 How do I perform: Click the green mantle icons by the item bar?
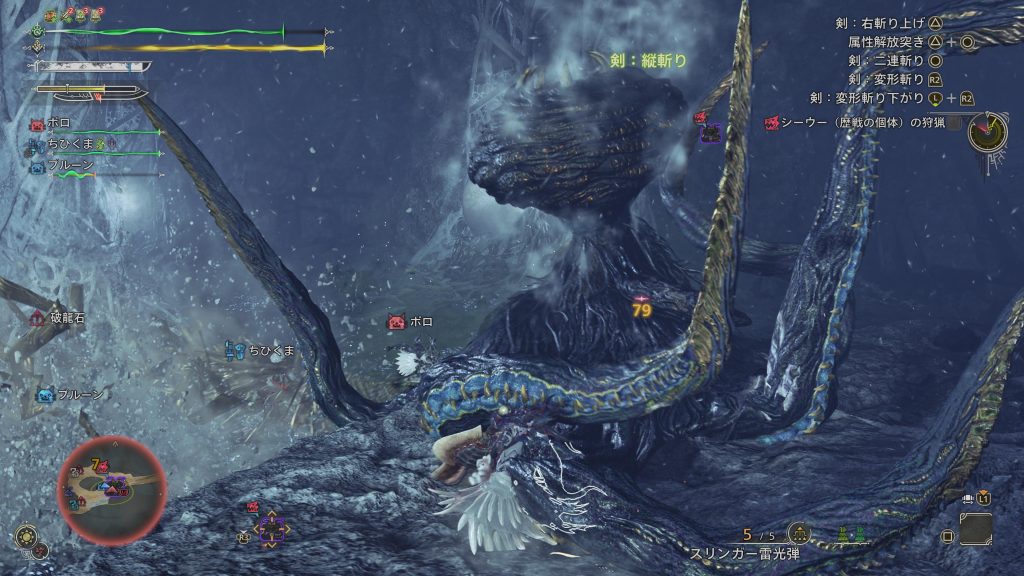click(852, 535)
